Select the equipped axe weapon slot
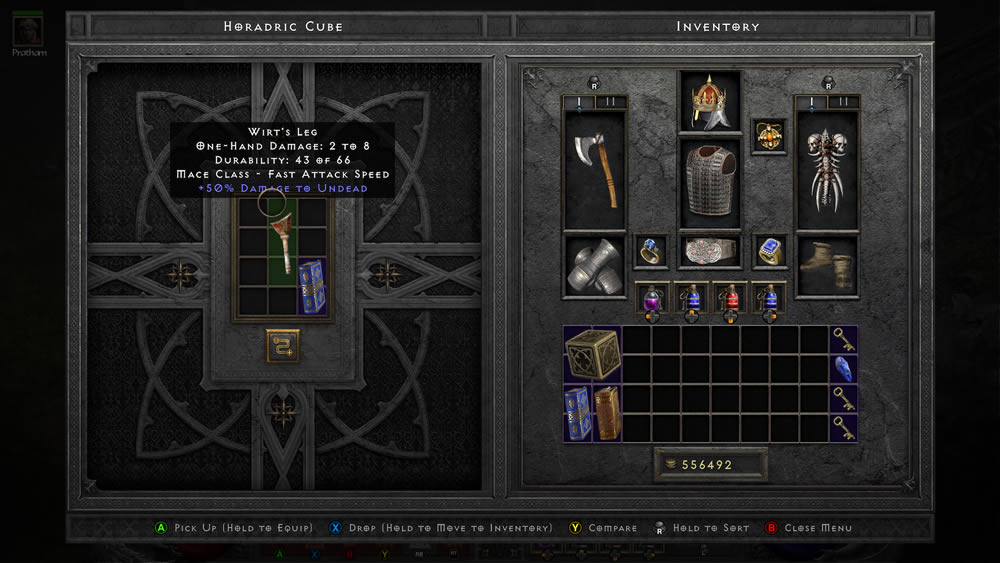The height and width of the screenshot is (563, 1000). [x=595, y=170]
